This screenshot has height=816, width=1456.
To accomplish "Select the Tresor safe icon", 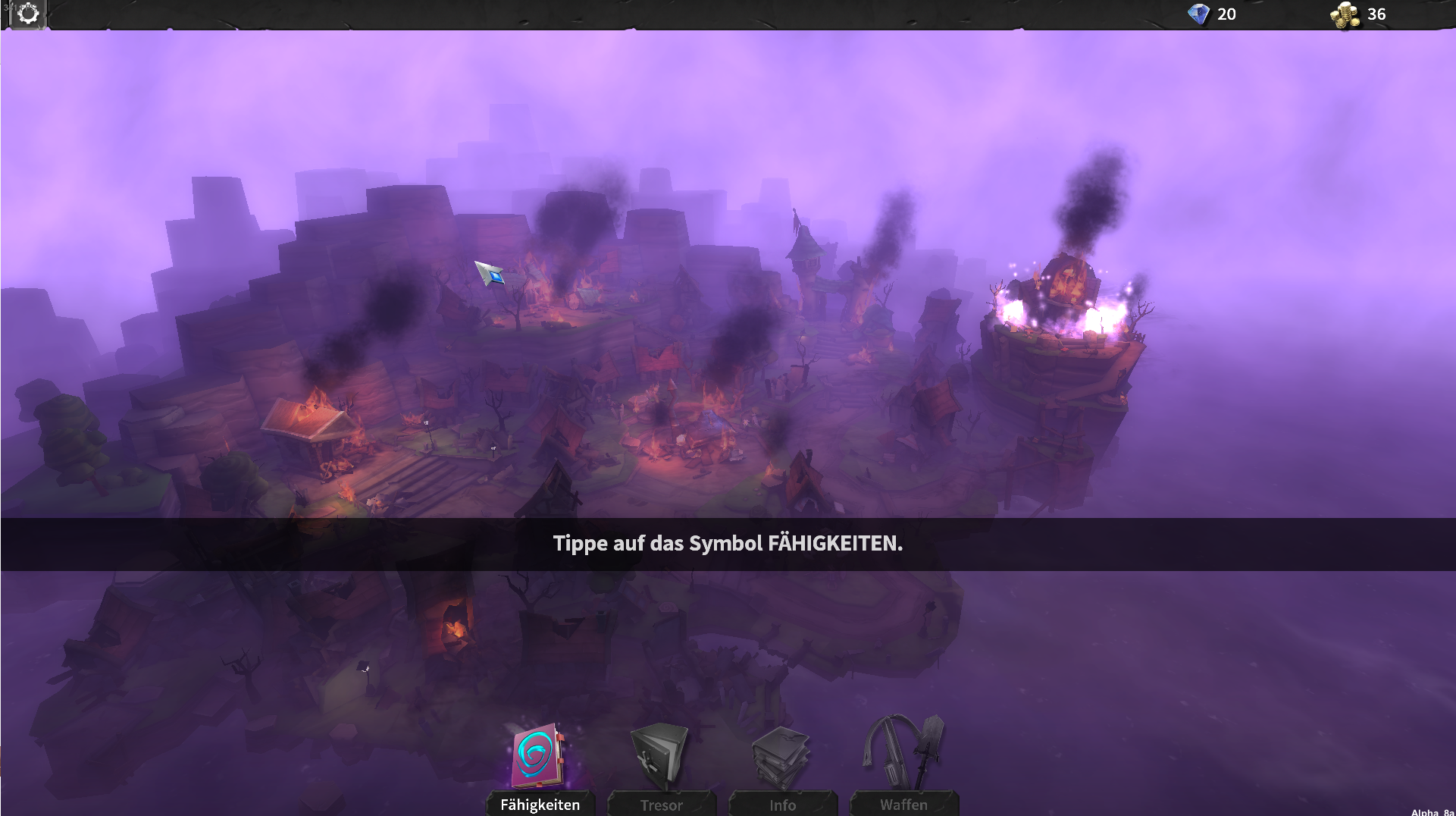I will 660,755.
